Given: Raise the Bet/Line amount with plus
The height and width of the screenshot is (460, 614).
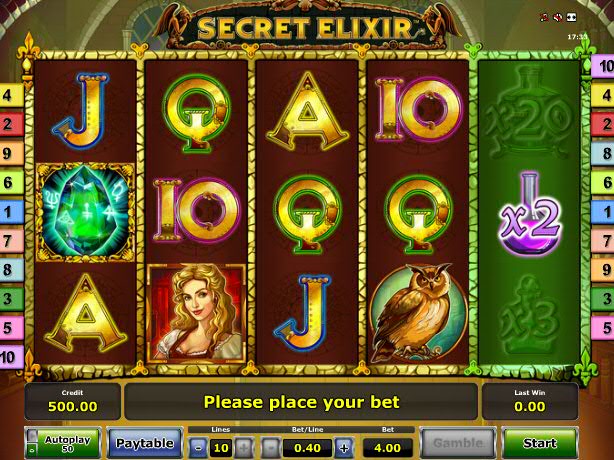Looking at the screenshot, I should tap(344, 447).
